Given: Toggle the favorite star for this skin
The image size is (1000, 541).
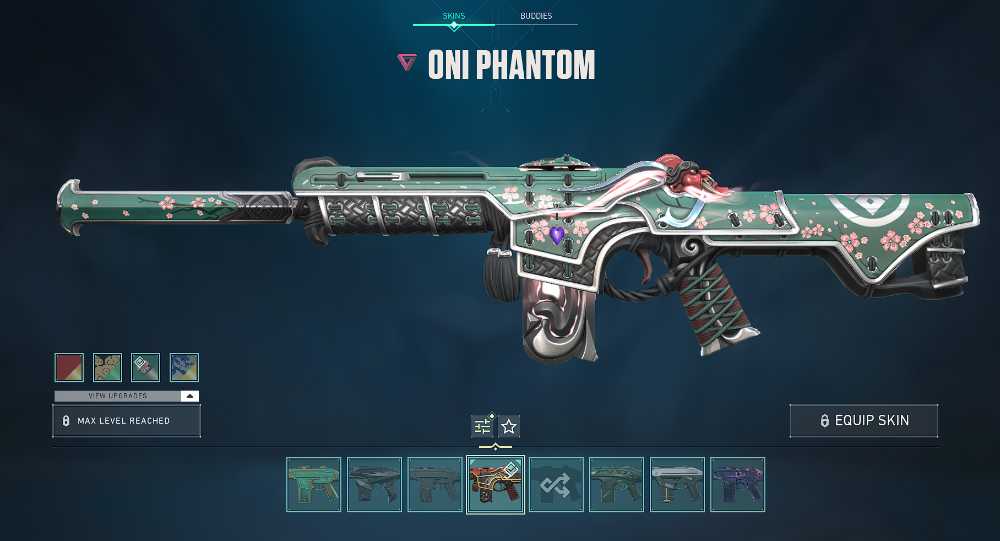Looking at the screenshot, I should click(509, 427).
